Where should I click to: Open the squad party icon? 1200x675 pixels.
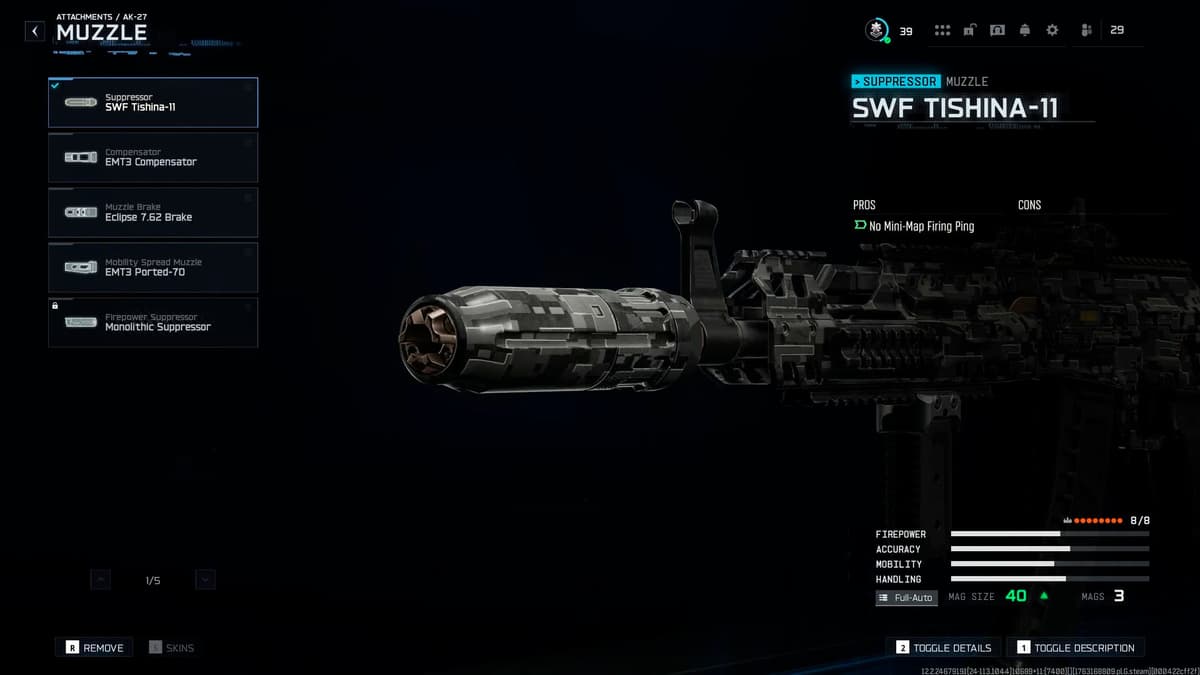(1086, 31)
